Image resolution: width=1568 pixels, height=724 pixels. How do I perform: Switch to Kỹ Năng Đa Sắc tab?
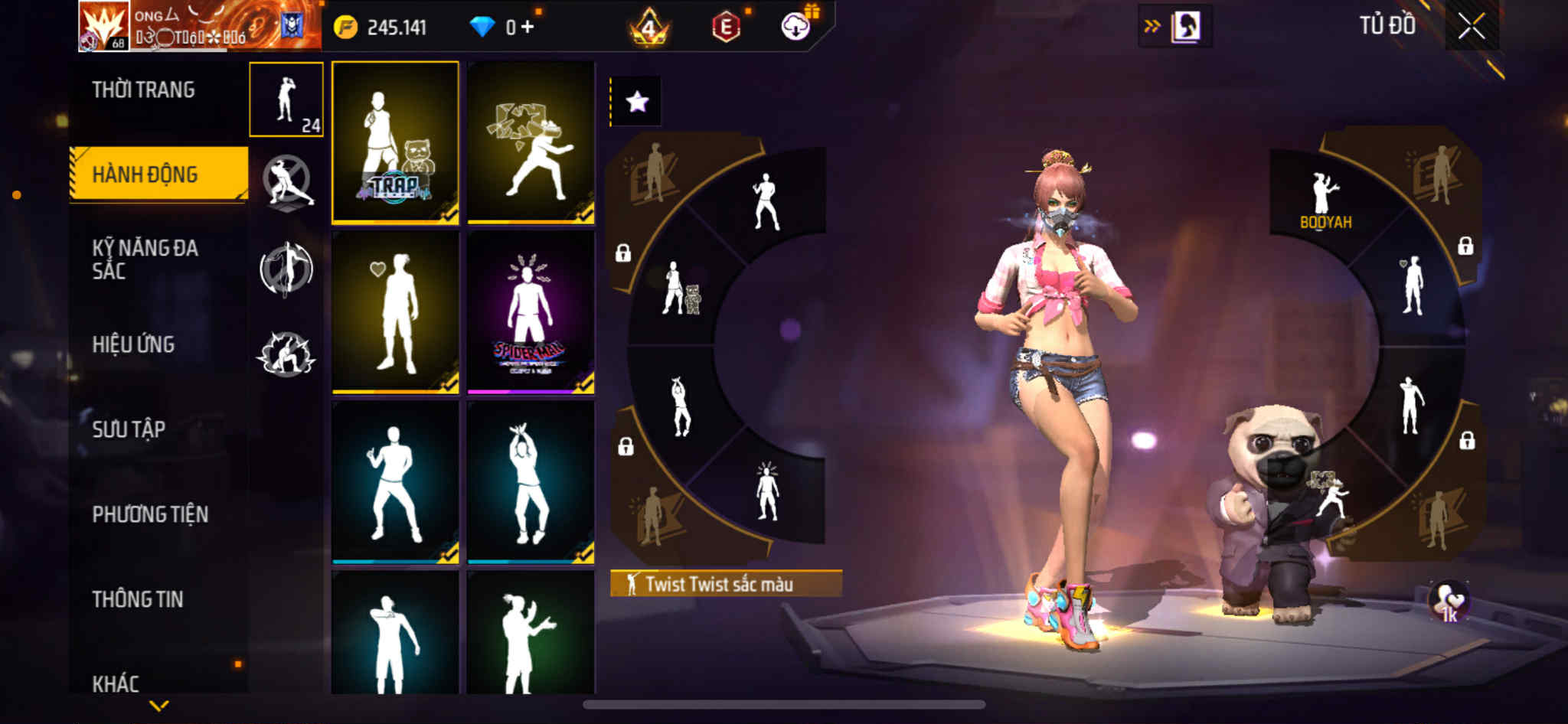145,259
